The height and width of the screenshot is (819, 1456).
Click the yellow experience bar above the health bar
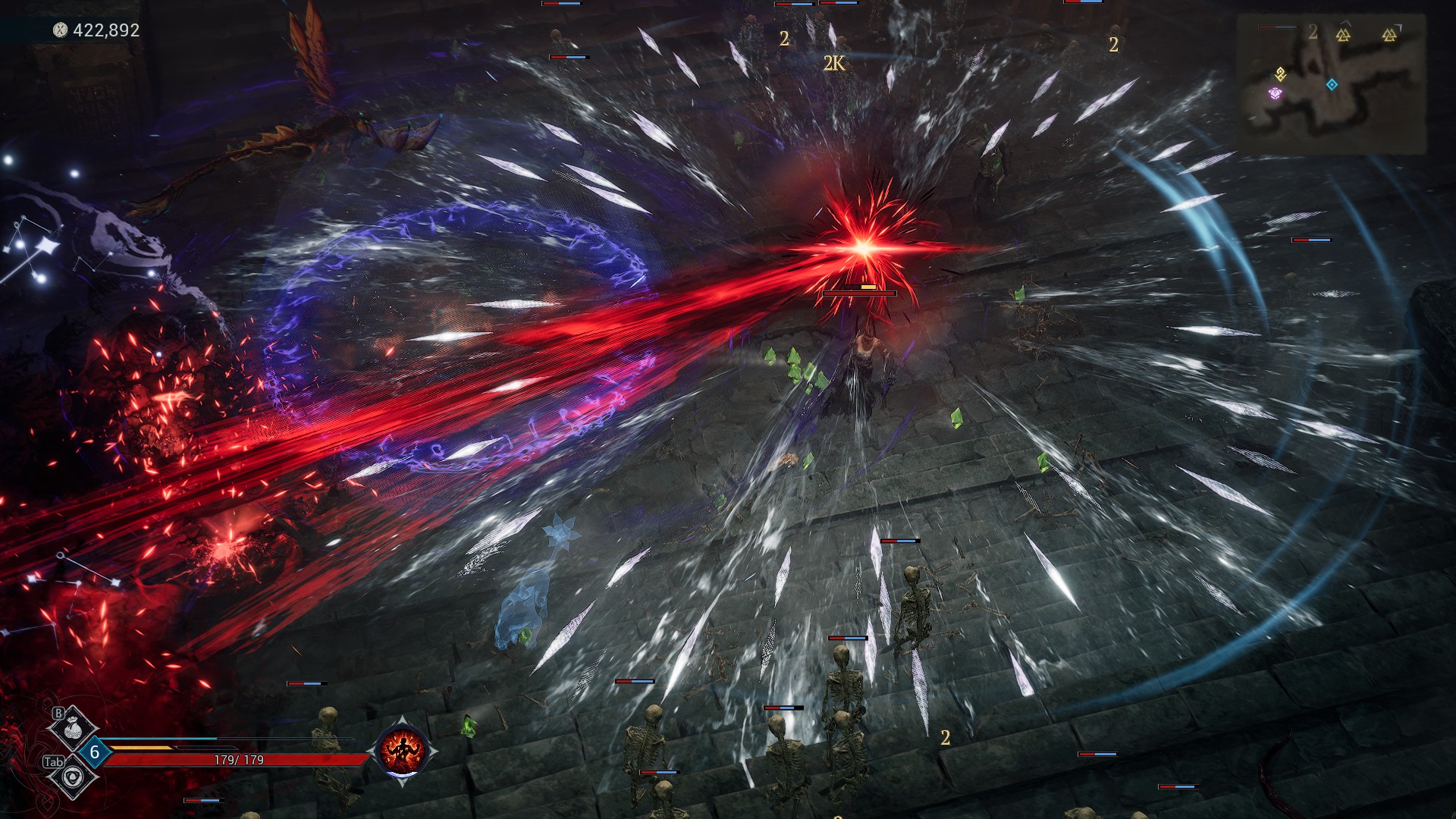coord(140,748)
